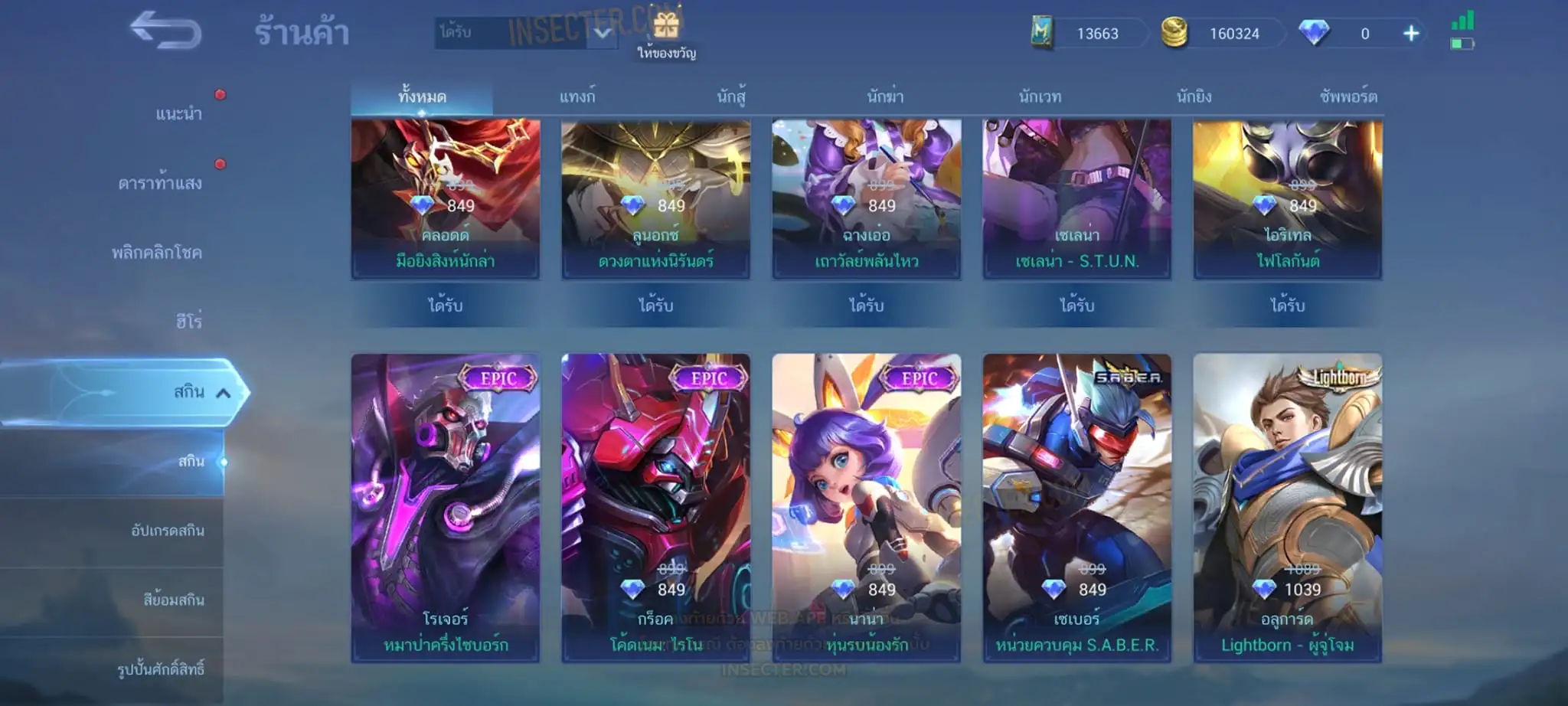
Task: Add diamonds with the plus button
Action: [x=1411, y=34]
